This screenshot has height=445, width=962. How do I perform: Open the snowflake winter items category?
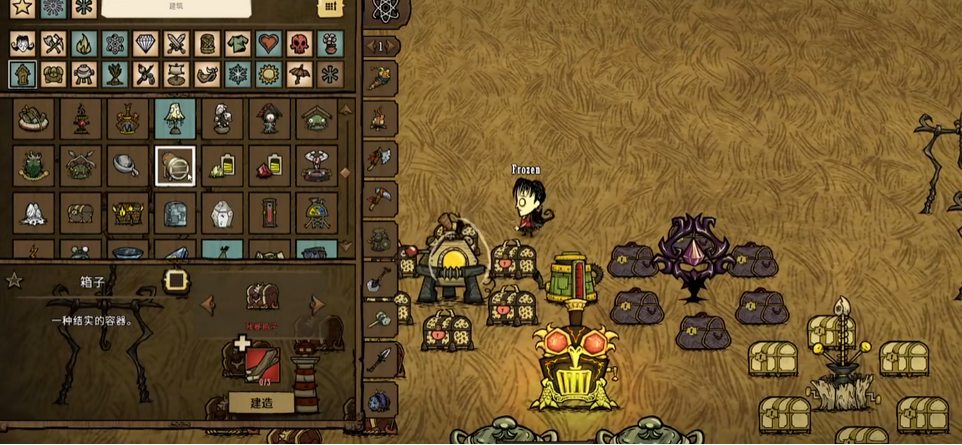(238, 74)
